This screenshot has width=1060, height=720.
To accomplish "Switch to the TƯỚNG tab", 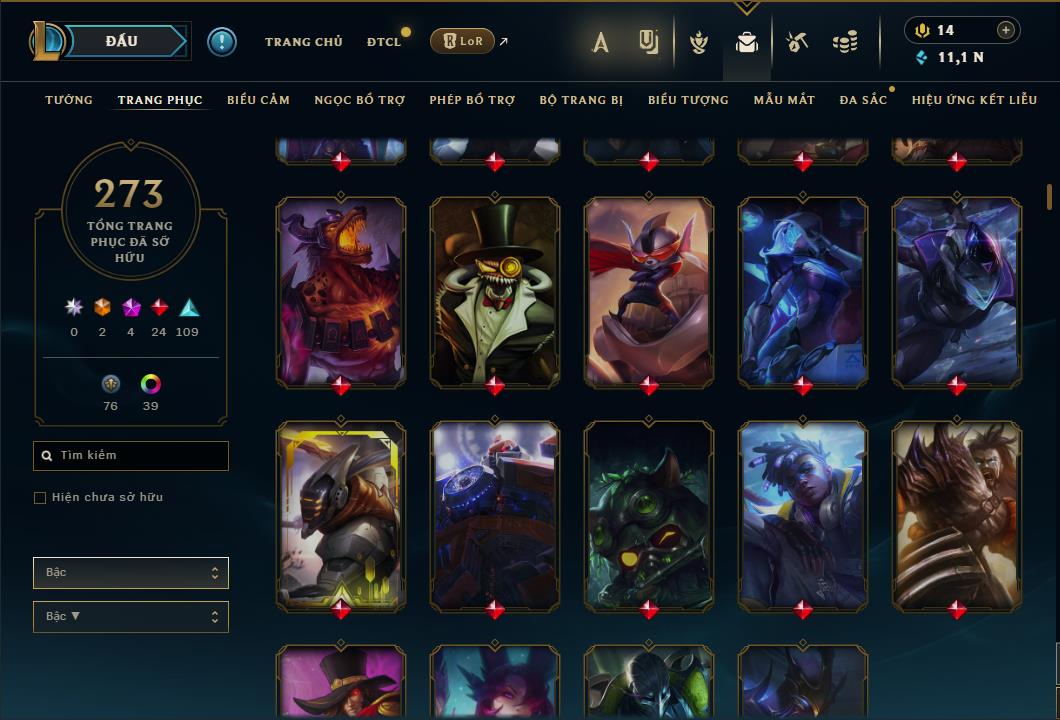I will coord(69,100).
